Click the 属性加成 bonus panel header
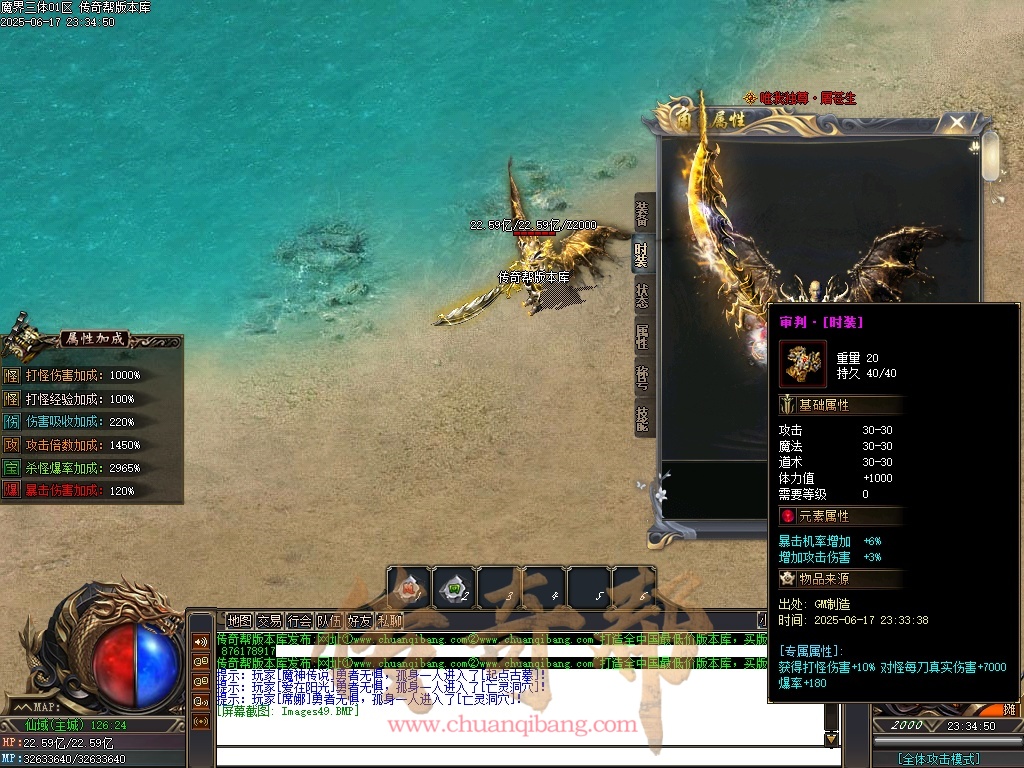The height and width of the screenshot is (768, 1024). click(93, 339)
